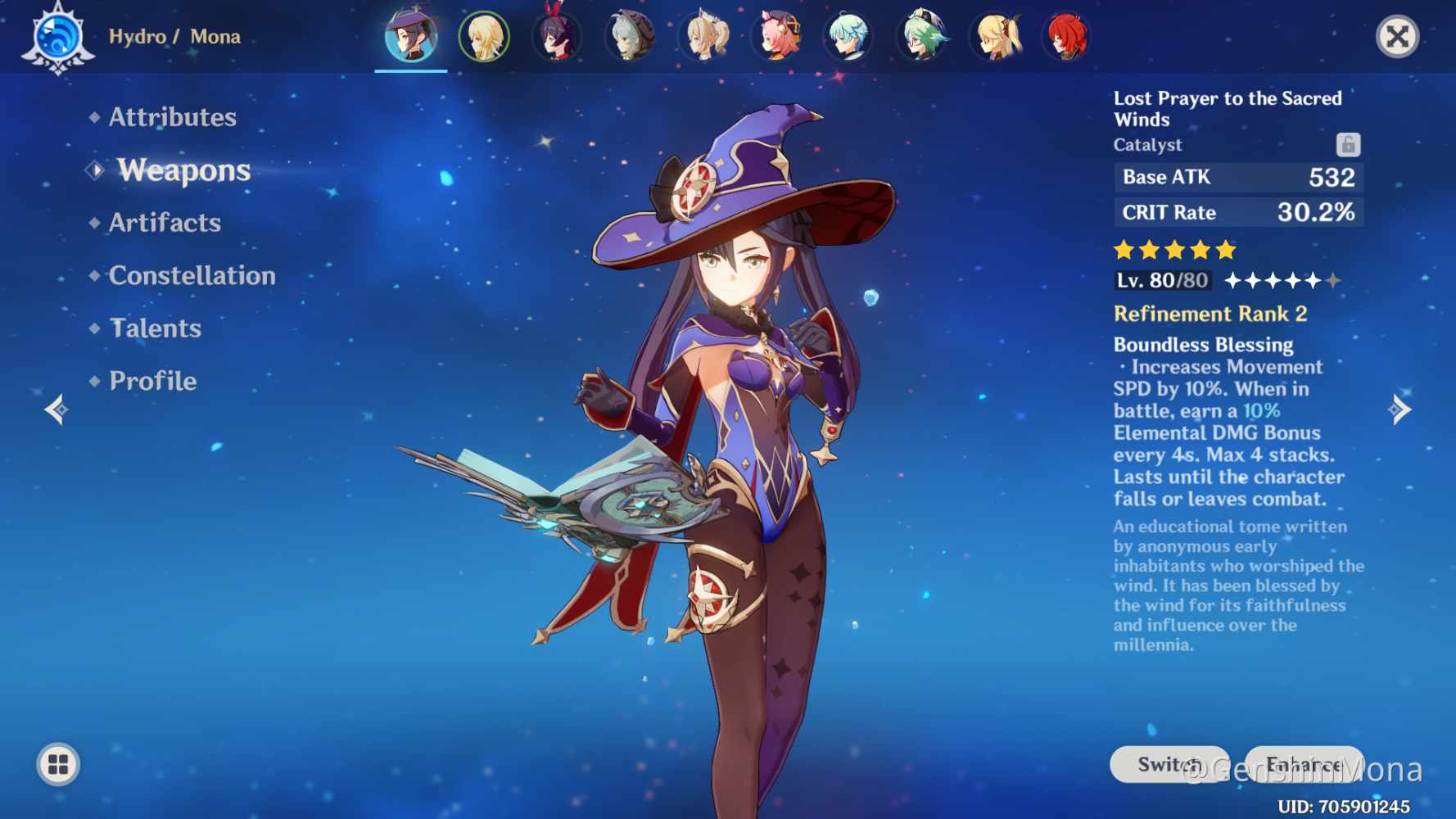Open Mona's Constellation page
Image resolution: width=1456 pixels, height=819 pixels.
(192, 276)
